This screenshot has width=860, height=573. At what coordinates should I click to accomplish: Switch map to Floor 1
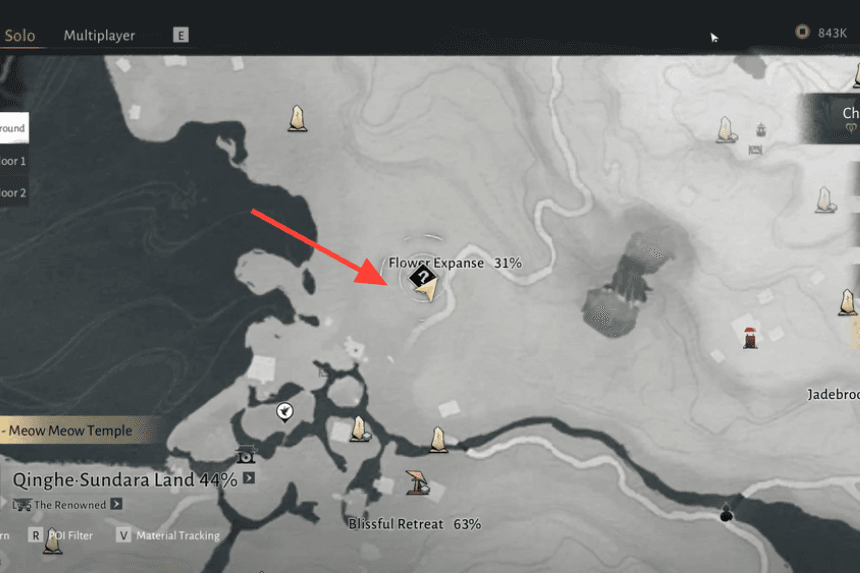click(13, 160)
